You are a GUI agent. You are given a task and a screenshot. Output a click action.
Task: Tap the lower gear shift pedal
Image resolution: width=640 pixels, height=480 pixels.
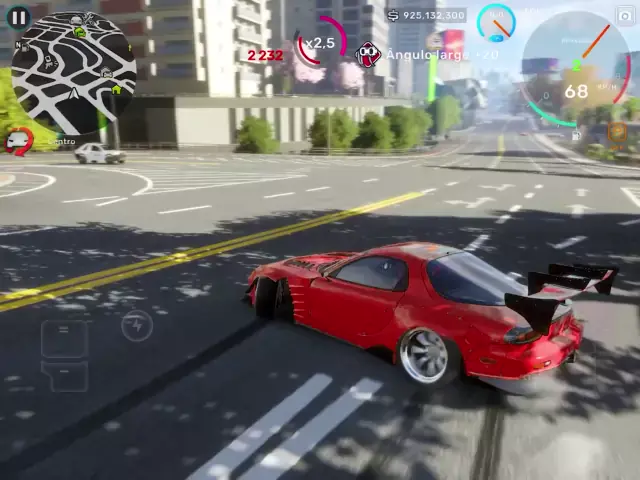pos(64,376)
